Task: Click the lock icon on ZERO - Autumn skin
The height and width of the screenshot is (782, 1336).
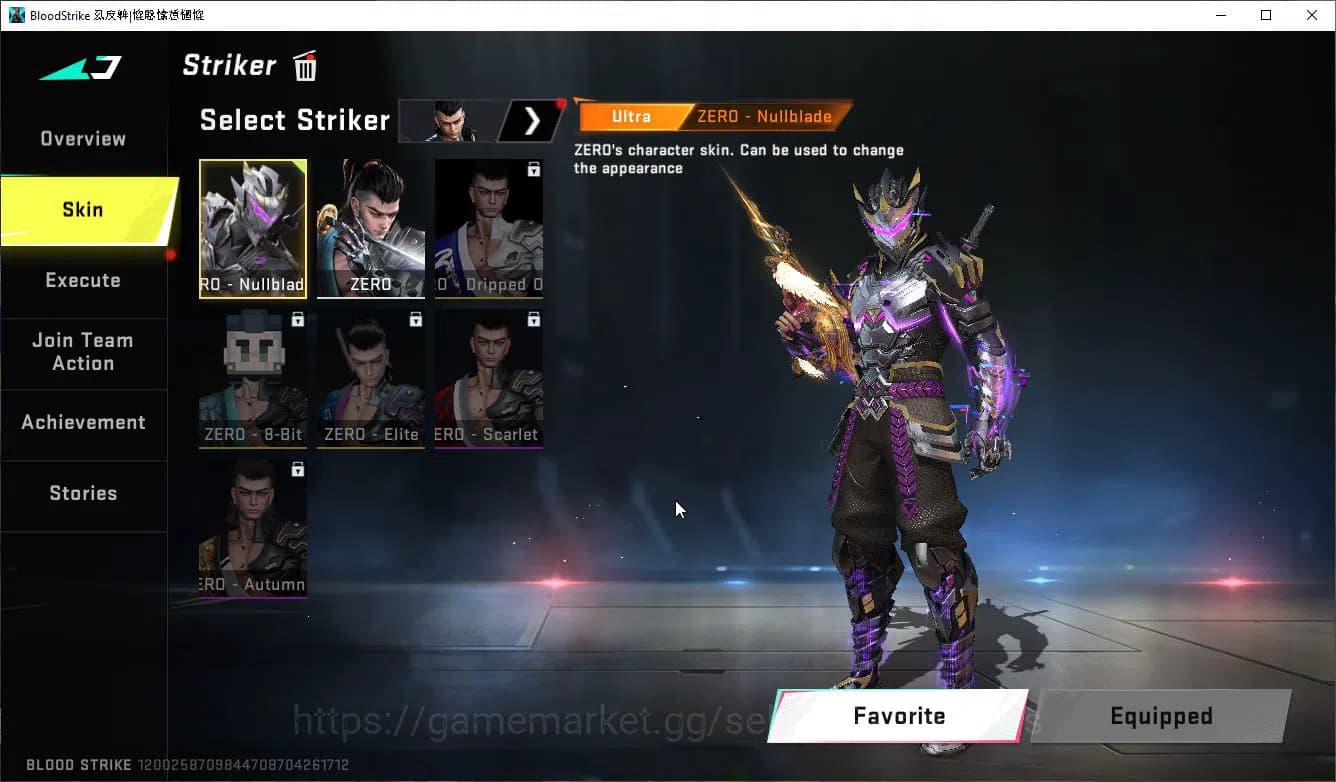Action: pos(297,469)
